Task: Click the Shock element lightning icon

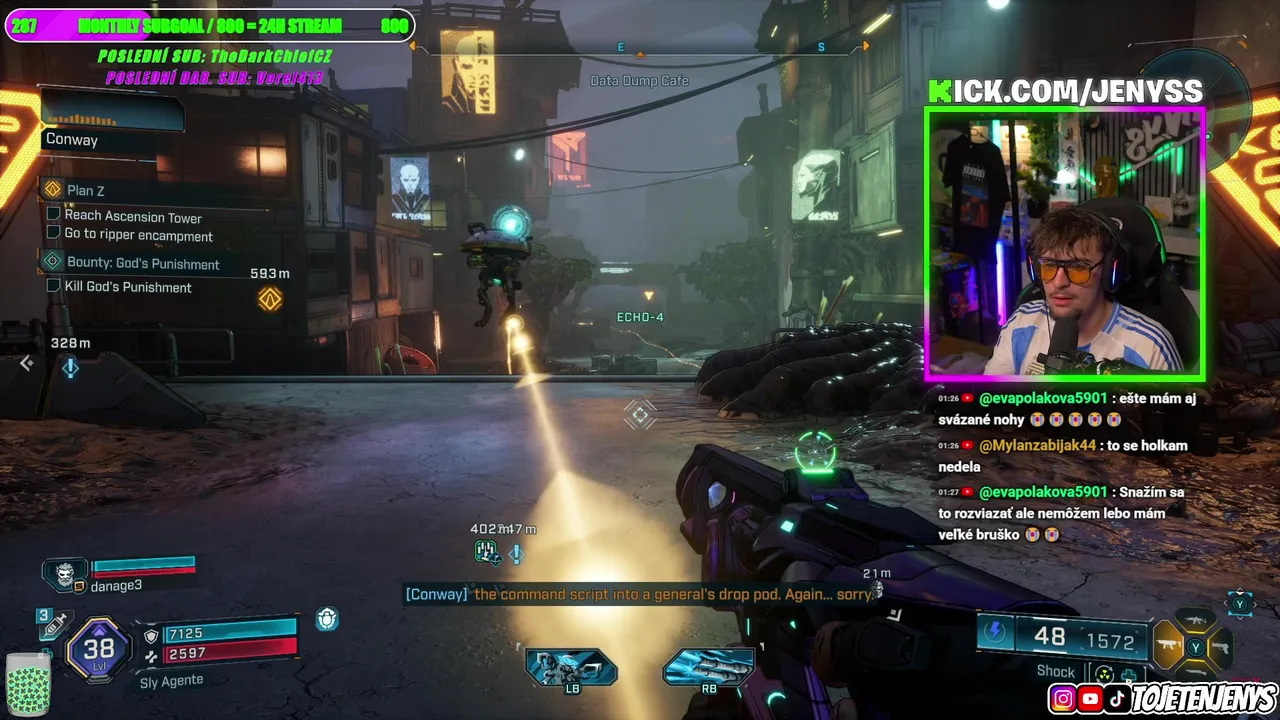Action: [x=994, y=632]
